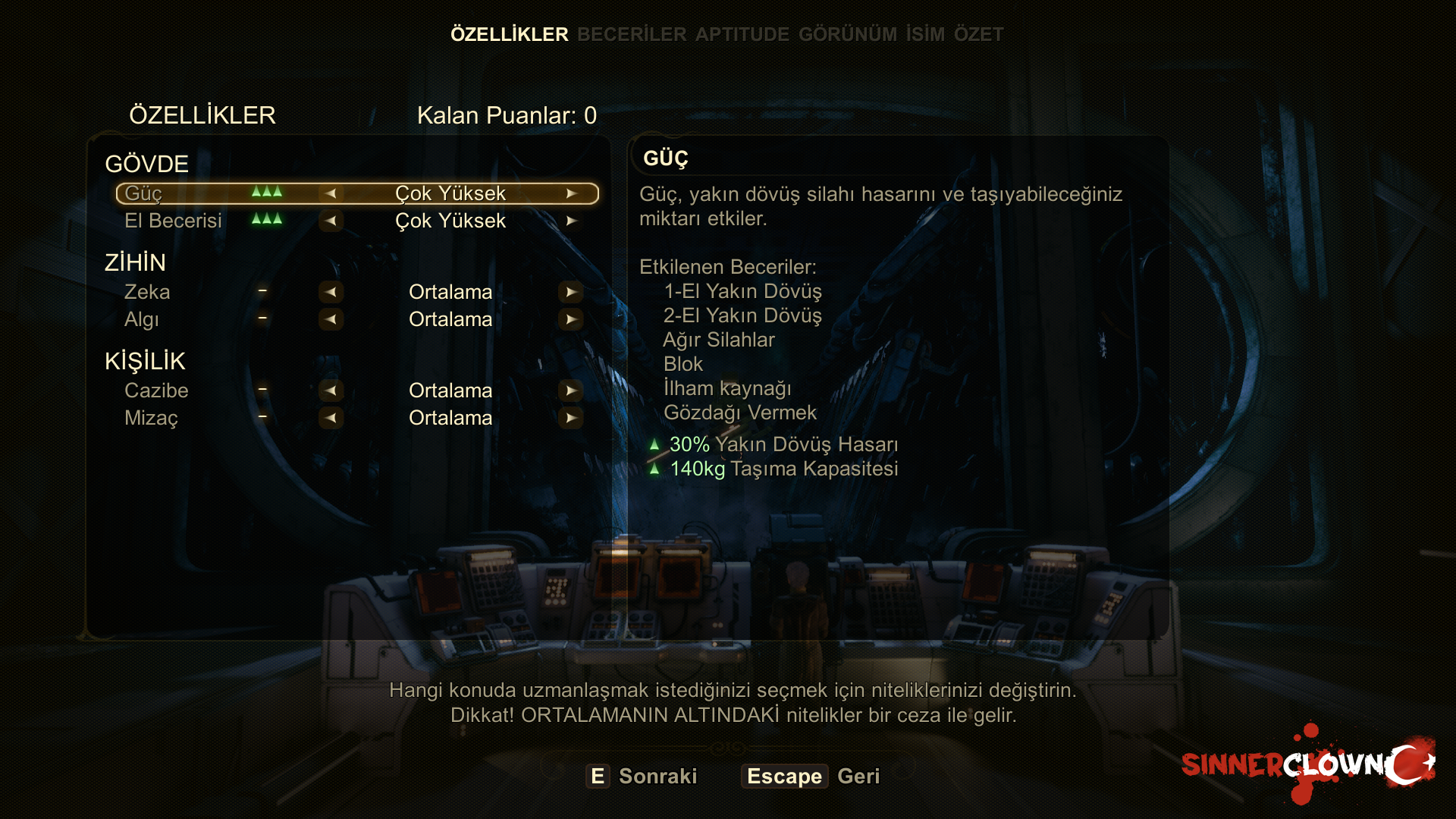Select the ÖZELLİKLER tab

coord(509,34)
